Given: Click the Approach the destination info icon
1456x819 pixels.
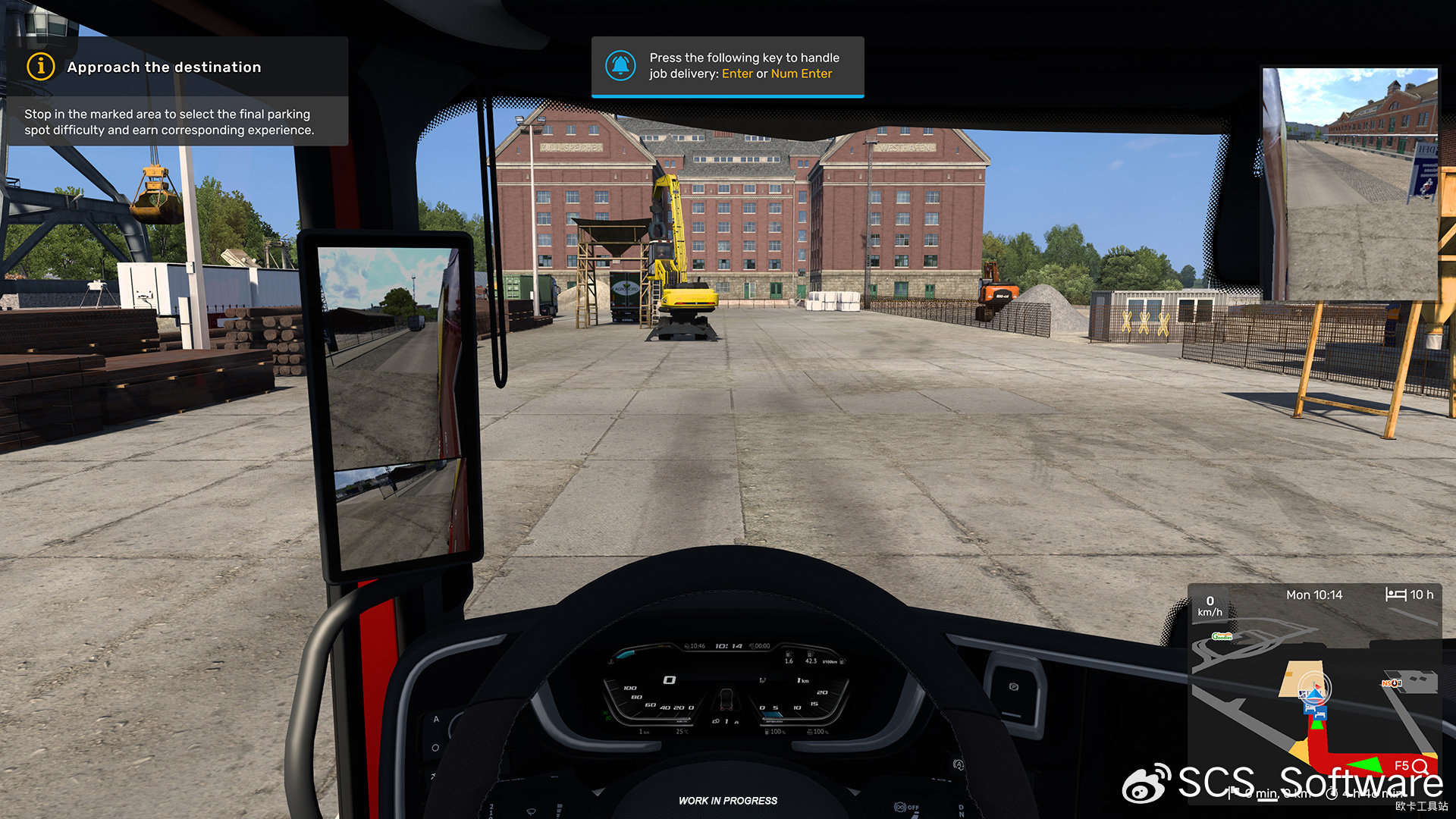Looking at the screenshot, I should 41,67.
